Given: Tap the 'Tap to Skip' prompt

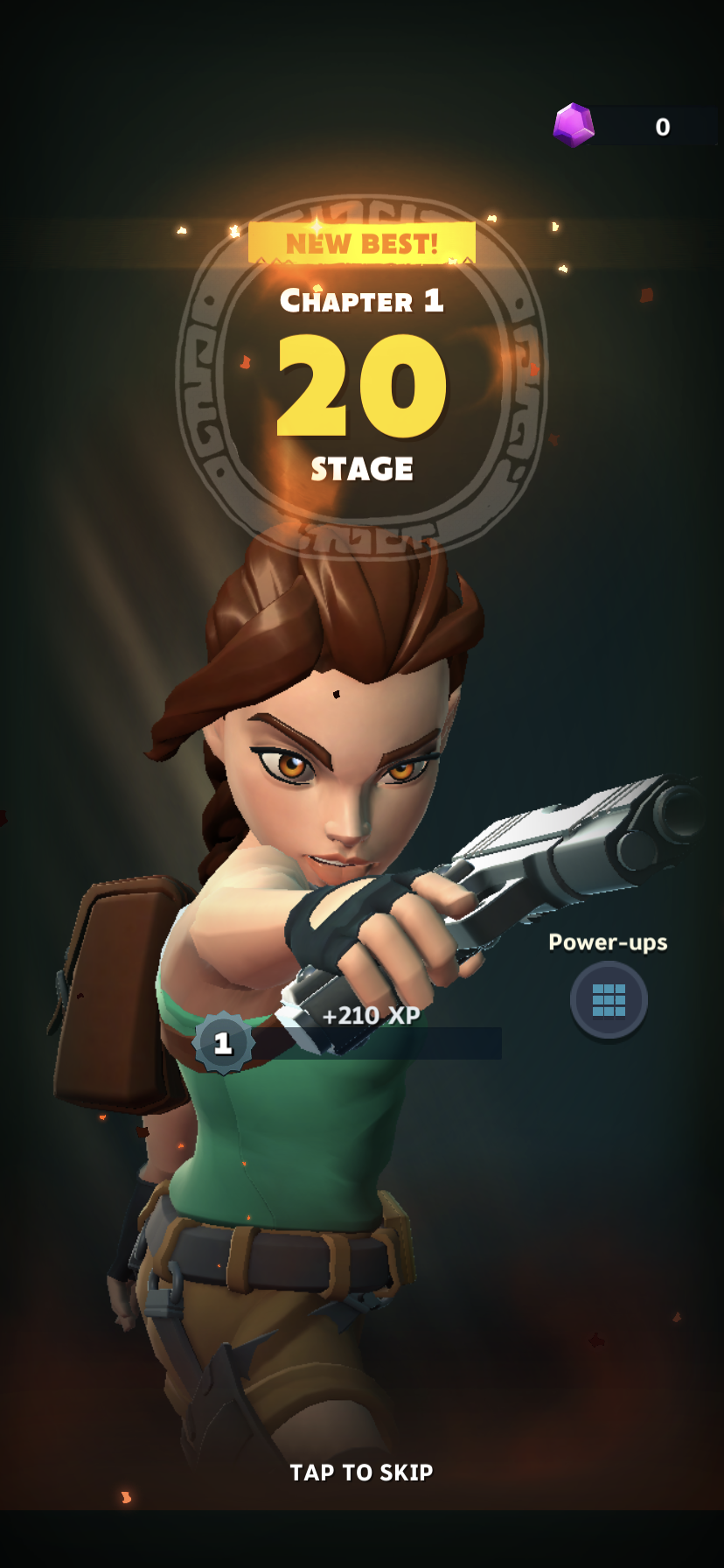Looking at the screenshot, I should [x=361, y=1473].
